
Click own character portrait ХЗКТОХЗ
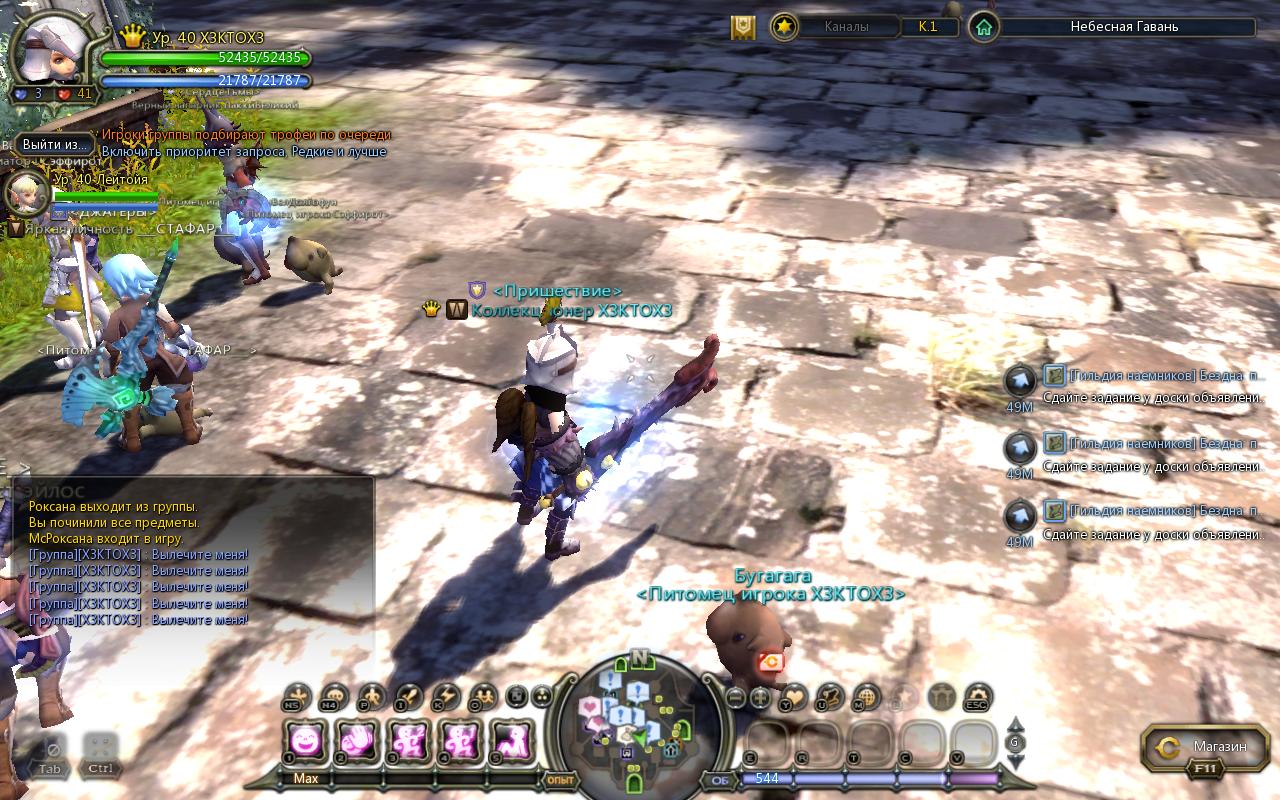tap(52, 52)
